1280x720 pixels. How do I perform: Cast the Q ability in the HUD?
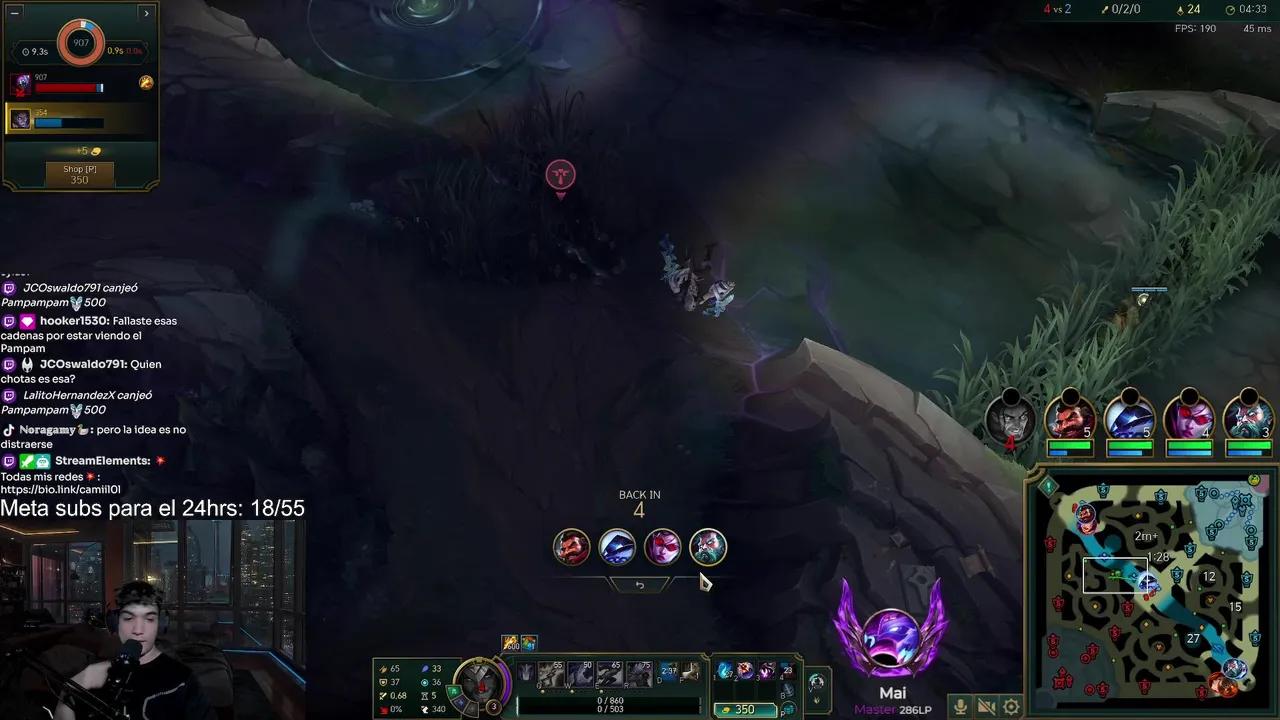(549, 674)
